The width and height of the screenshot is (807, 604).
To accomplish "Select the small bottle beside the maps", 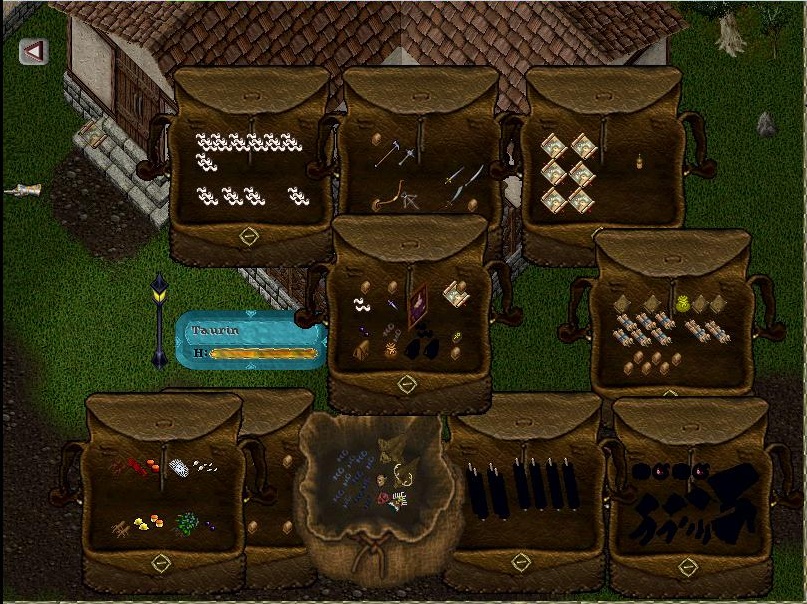I will [x=638, y=160].
